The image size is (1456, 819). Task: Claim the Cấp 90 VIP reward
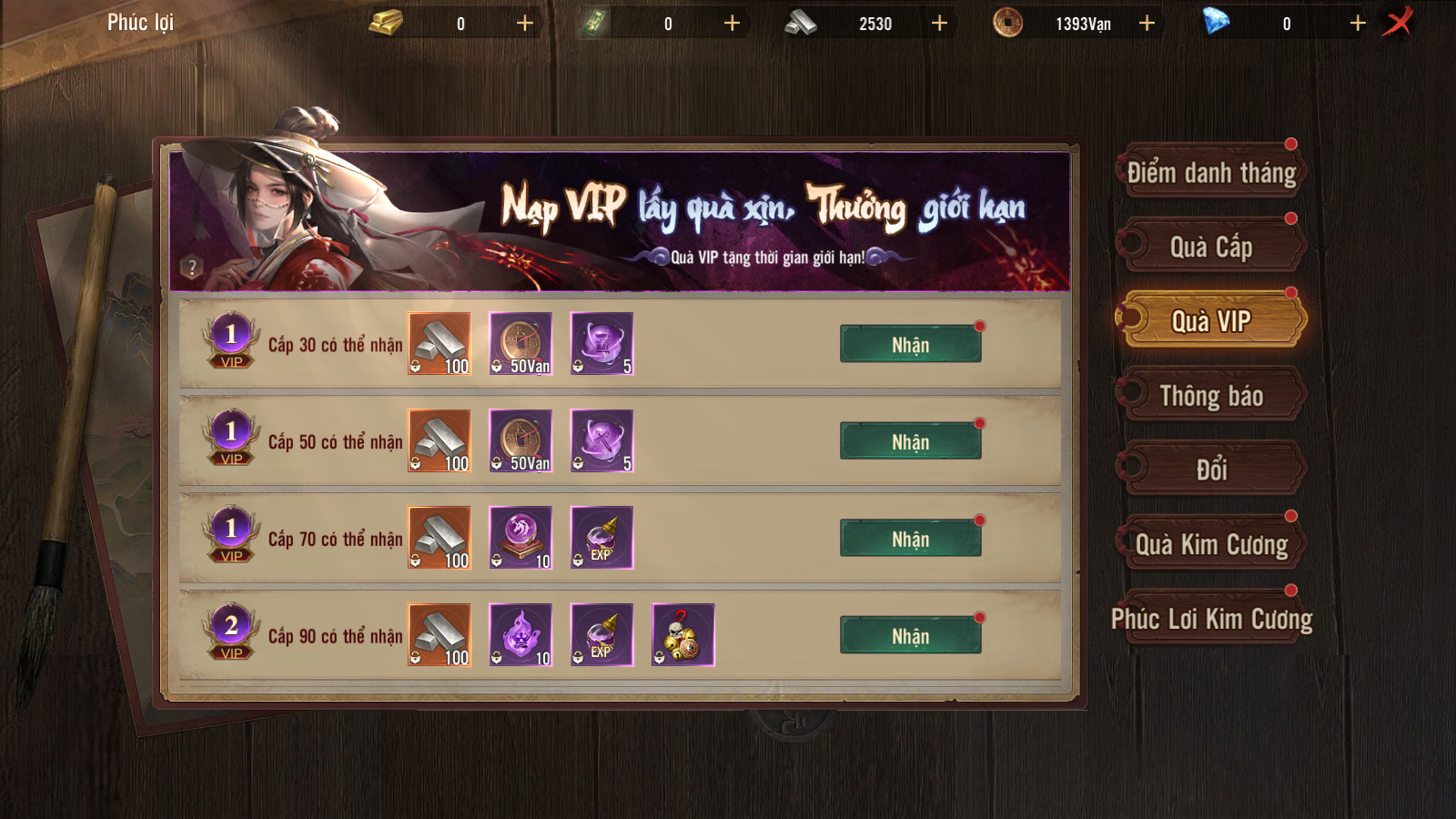pos(910,636)
